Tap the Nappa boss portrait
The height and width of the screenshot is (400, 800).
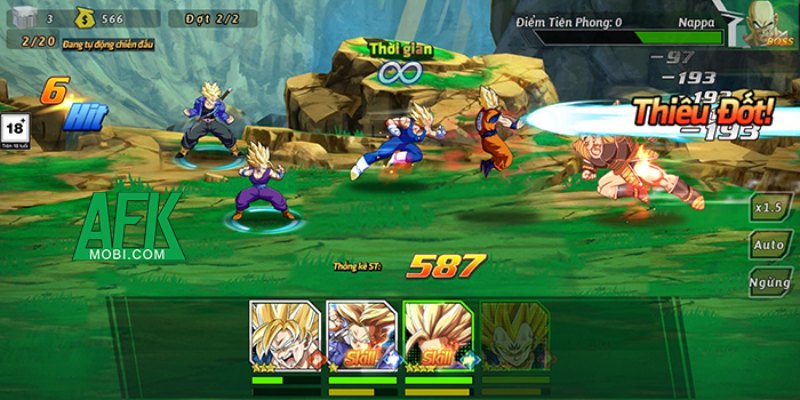tap(772, 22)
